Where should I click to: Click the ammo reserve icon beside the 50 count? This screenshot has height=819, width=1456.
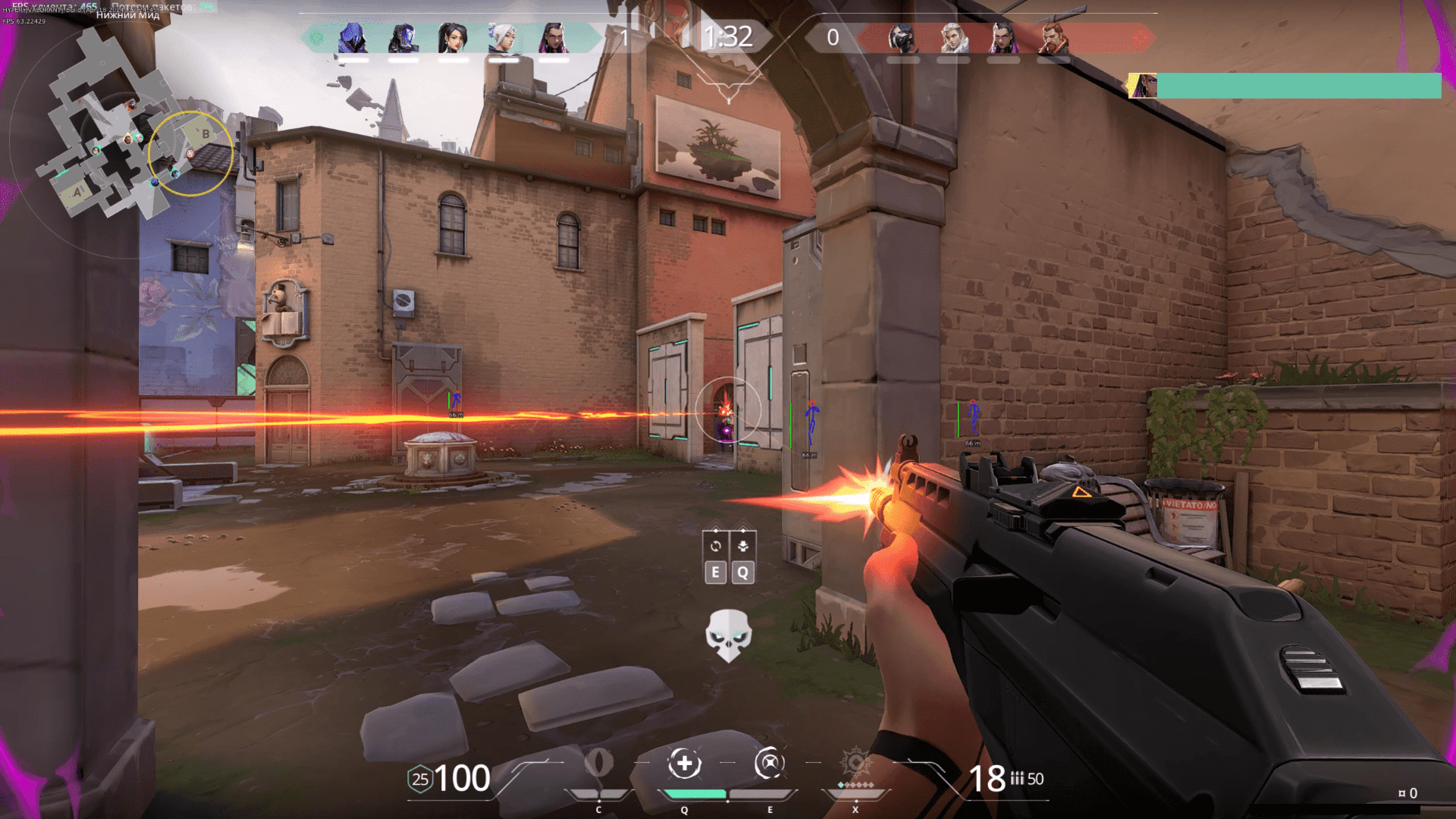point(1018,779)
